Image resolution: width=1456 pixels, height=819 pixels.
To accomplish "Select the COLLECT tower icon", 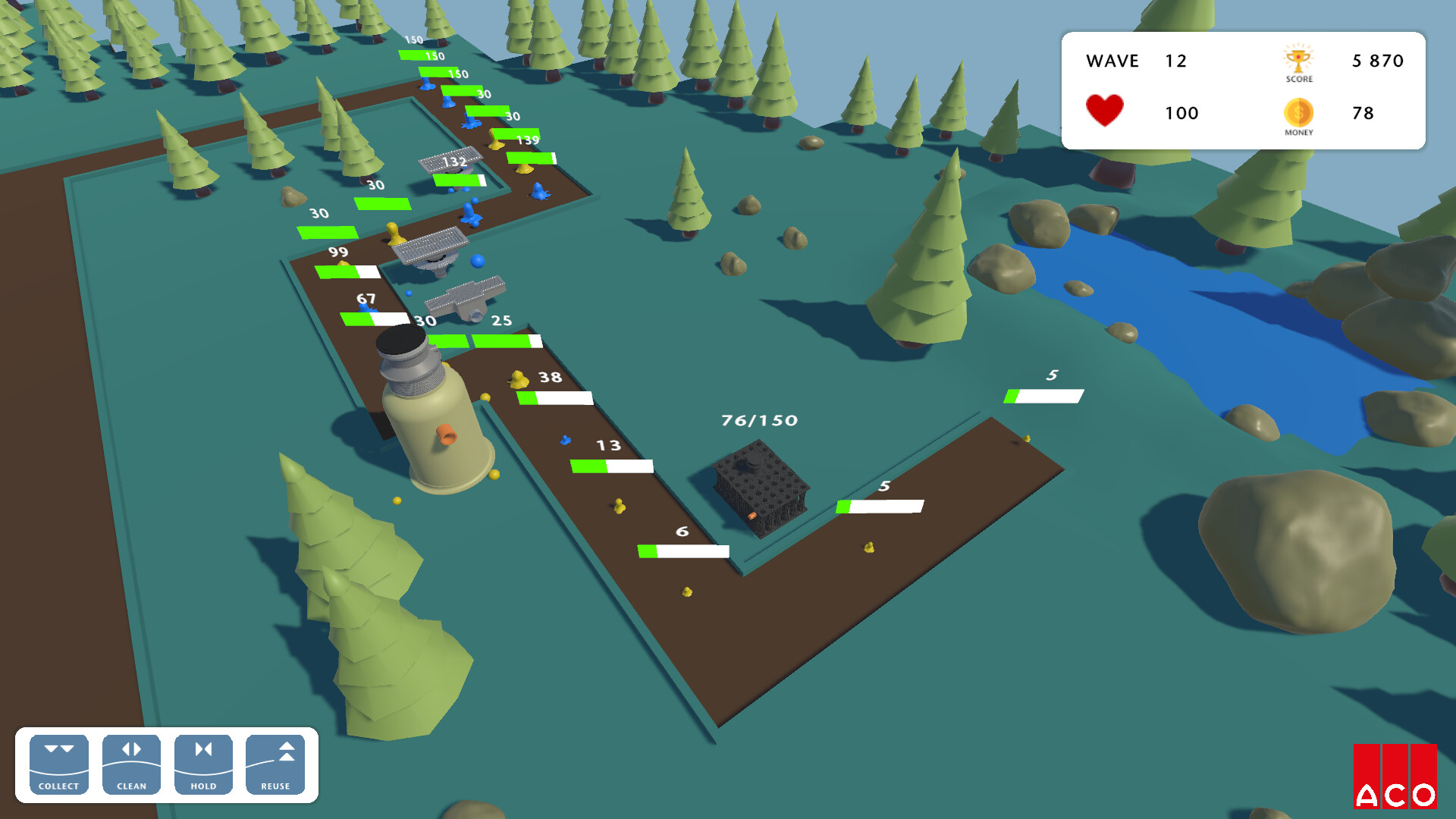I will click(58, 764).
